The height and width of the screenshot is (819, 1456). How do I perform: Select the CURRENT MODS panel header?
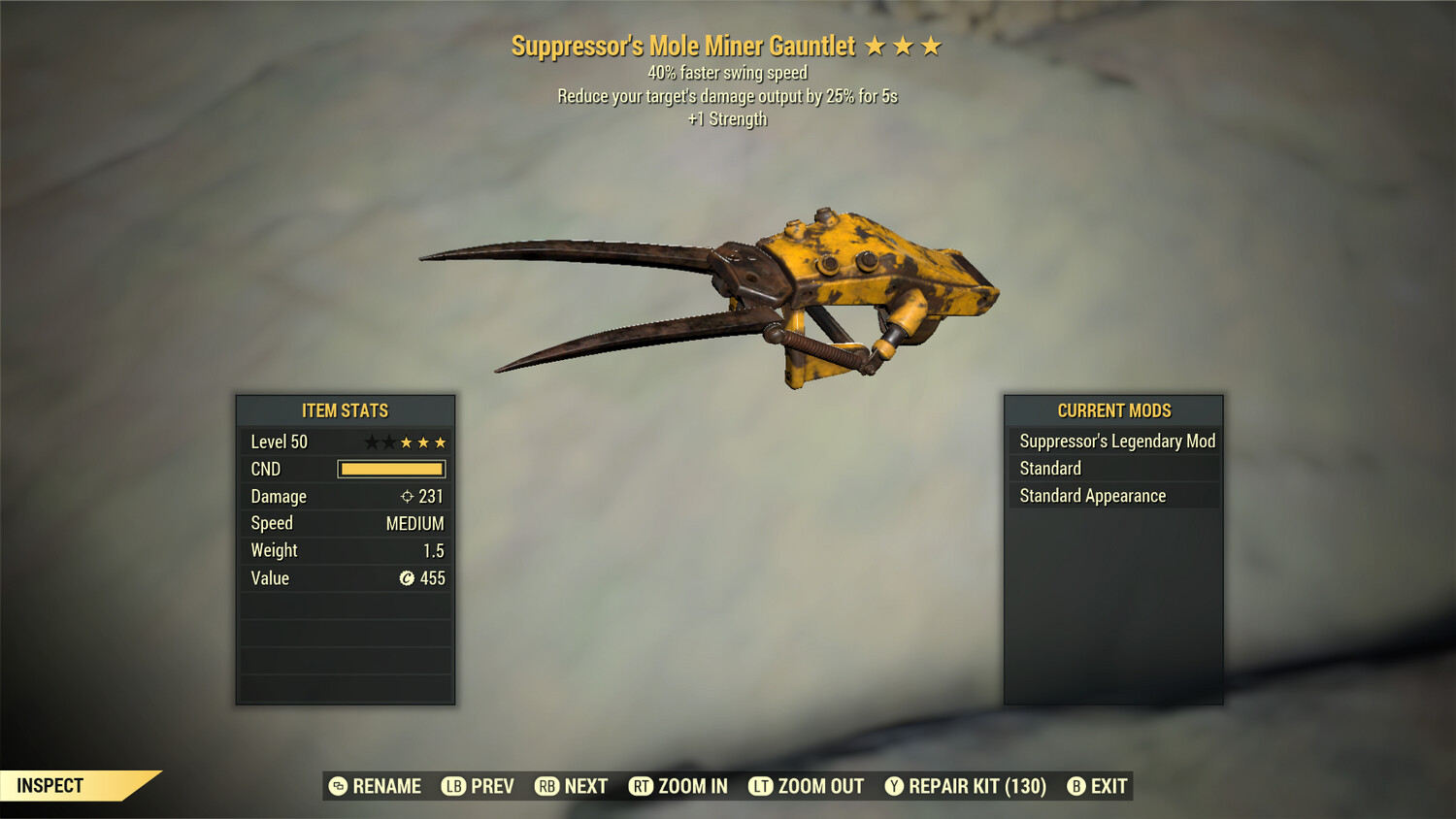point(1112,410)
